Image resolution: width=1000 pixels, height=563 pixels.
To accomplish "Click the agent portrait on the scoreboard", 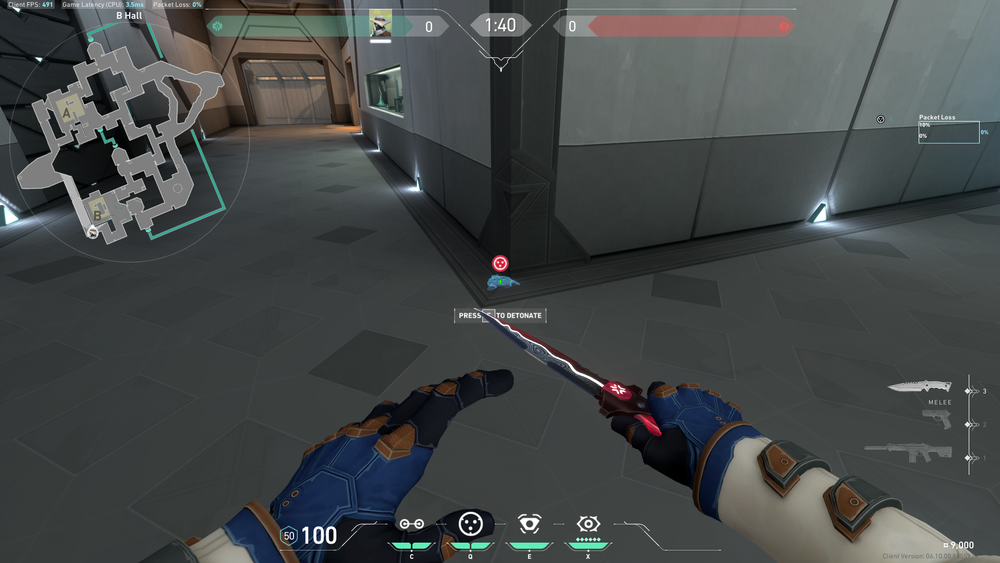I will 381,24.
